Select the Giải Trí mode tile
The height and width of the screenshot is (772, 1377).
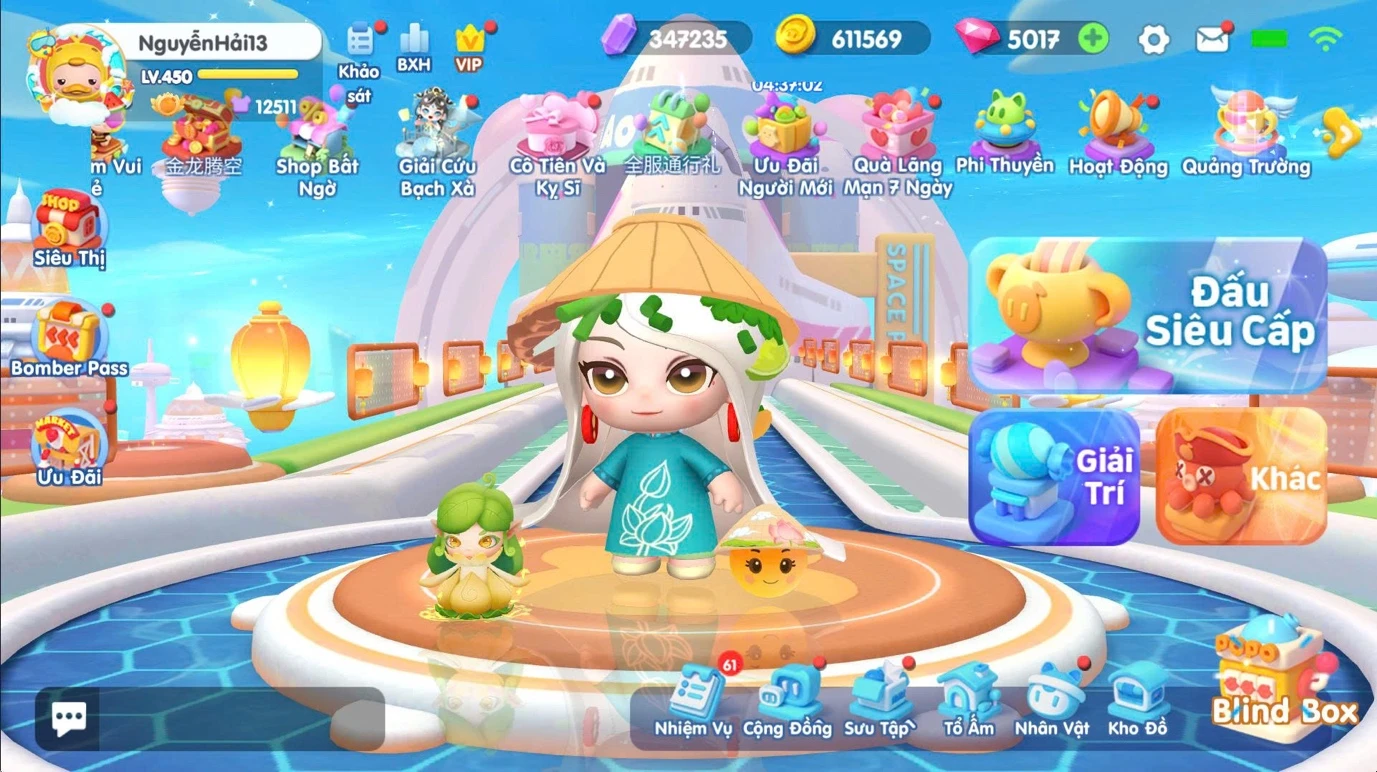(x=1054, y=477)
